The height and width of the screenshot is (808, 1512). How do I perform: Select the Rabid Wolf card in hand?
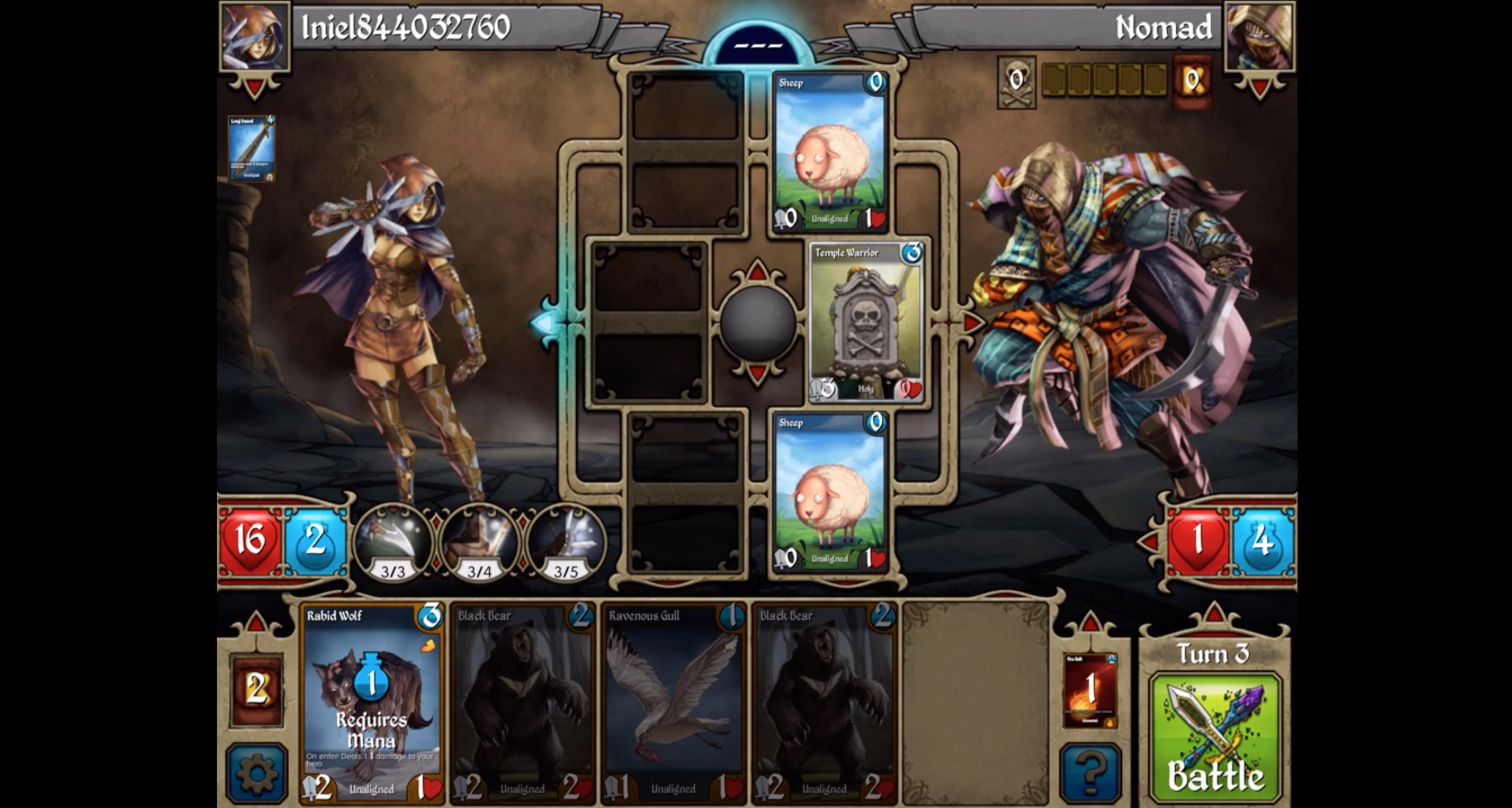coord(372,703)
